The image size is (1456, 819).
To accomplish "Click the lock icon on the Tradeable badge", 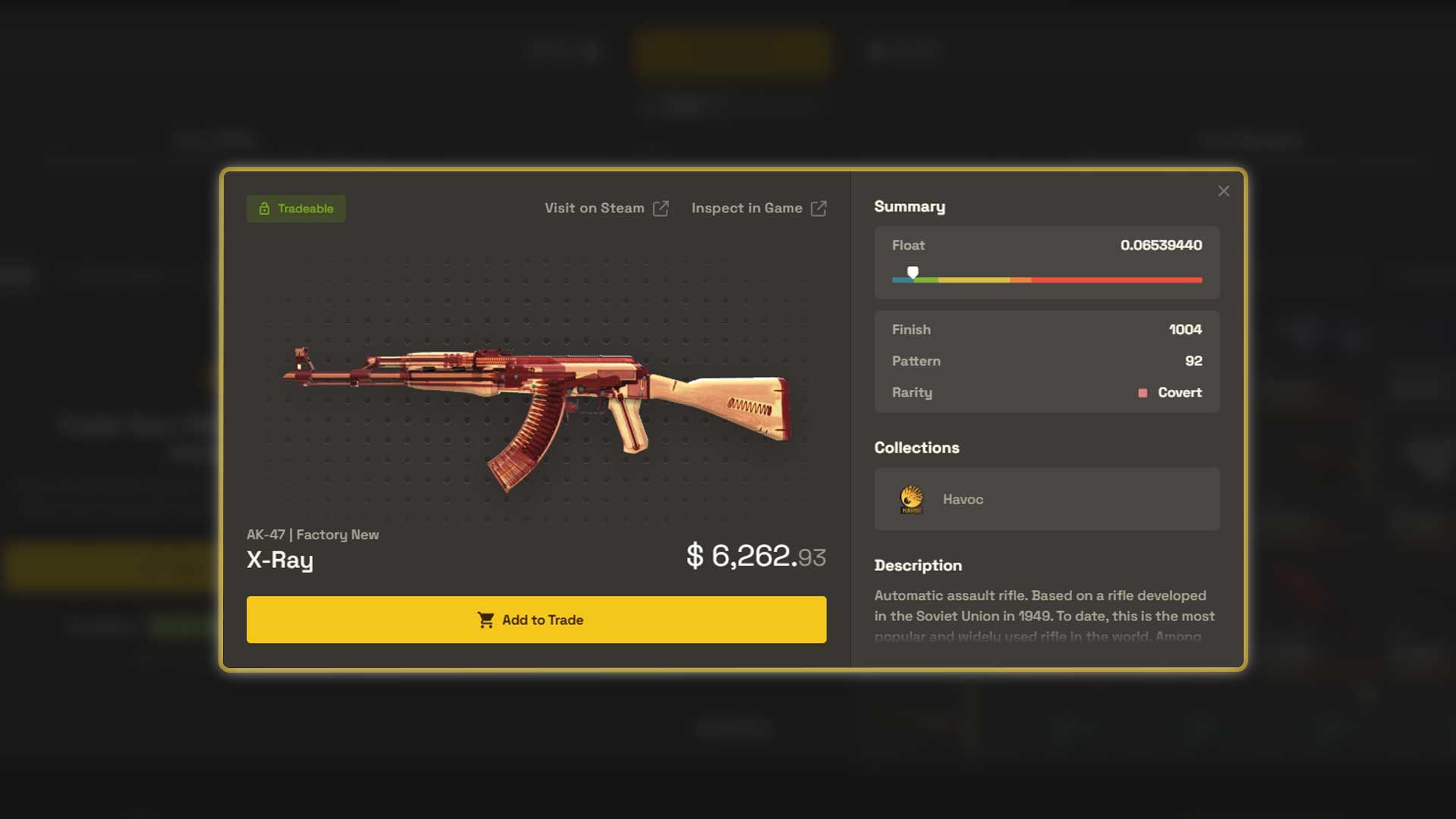I will click(x=265, y=208).
